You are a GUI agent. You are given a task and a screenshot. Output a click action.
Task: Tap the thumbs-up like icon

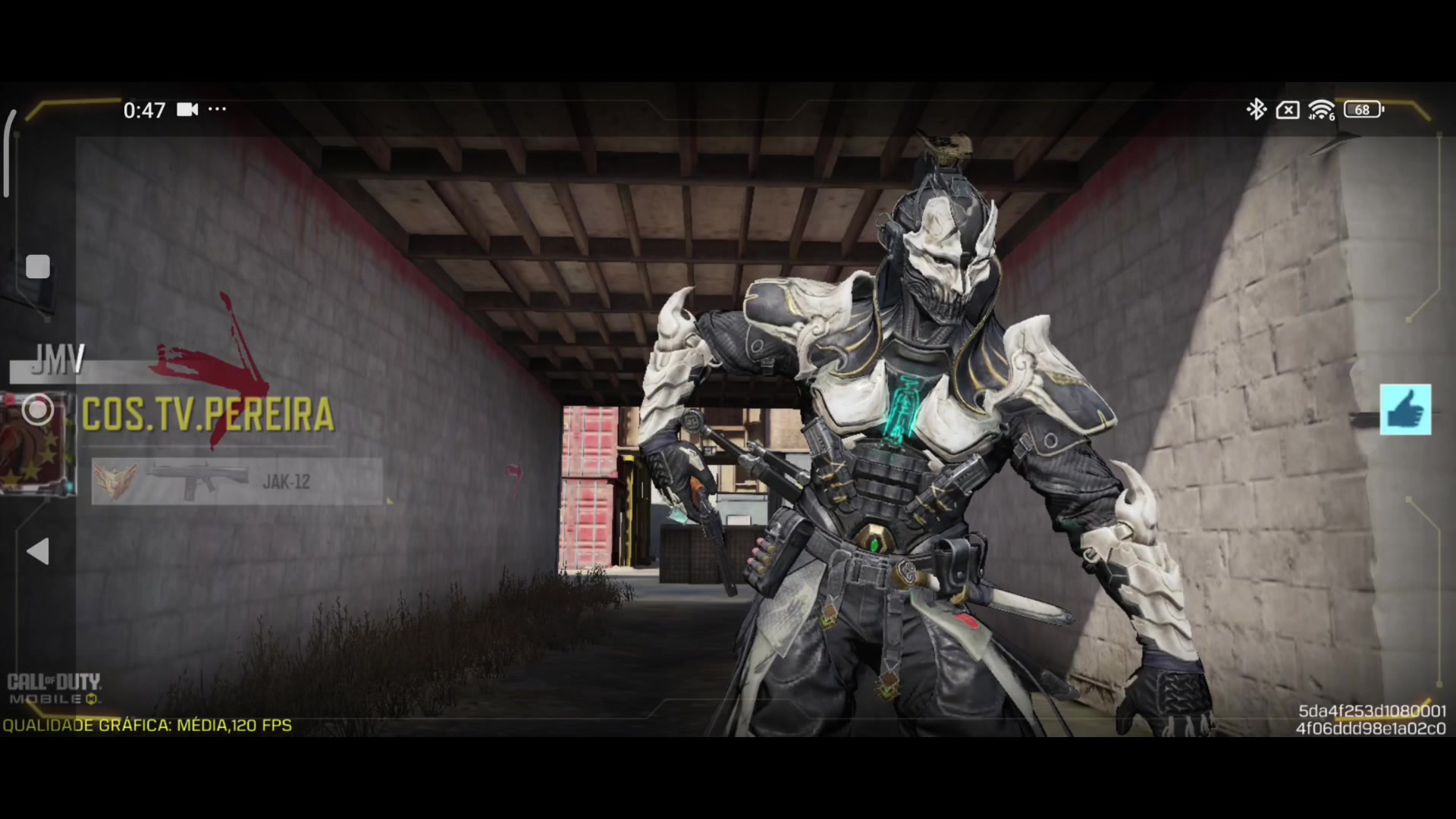(x=1407, y=410)
